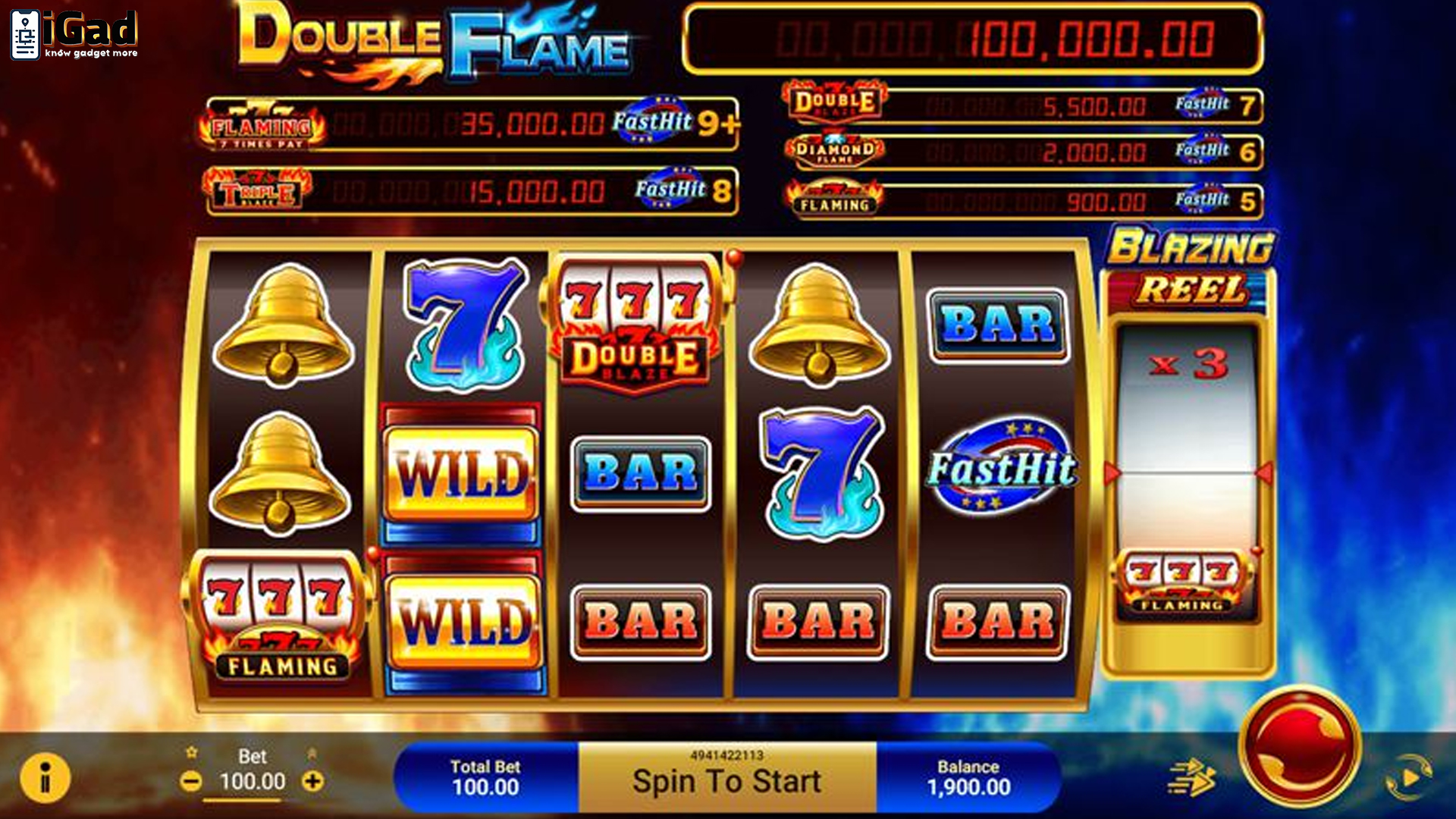Hit the big red spin button

1300,746
